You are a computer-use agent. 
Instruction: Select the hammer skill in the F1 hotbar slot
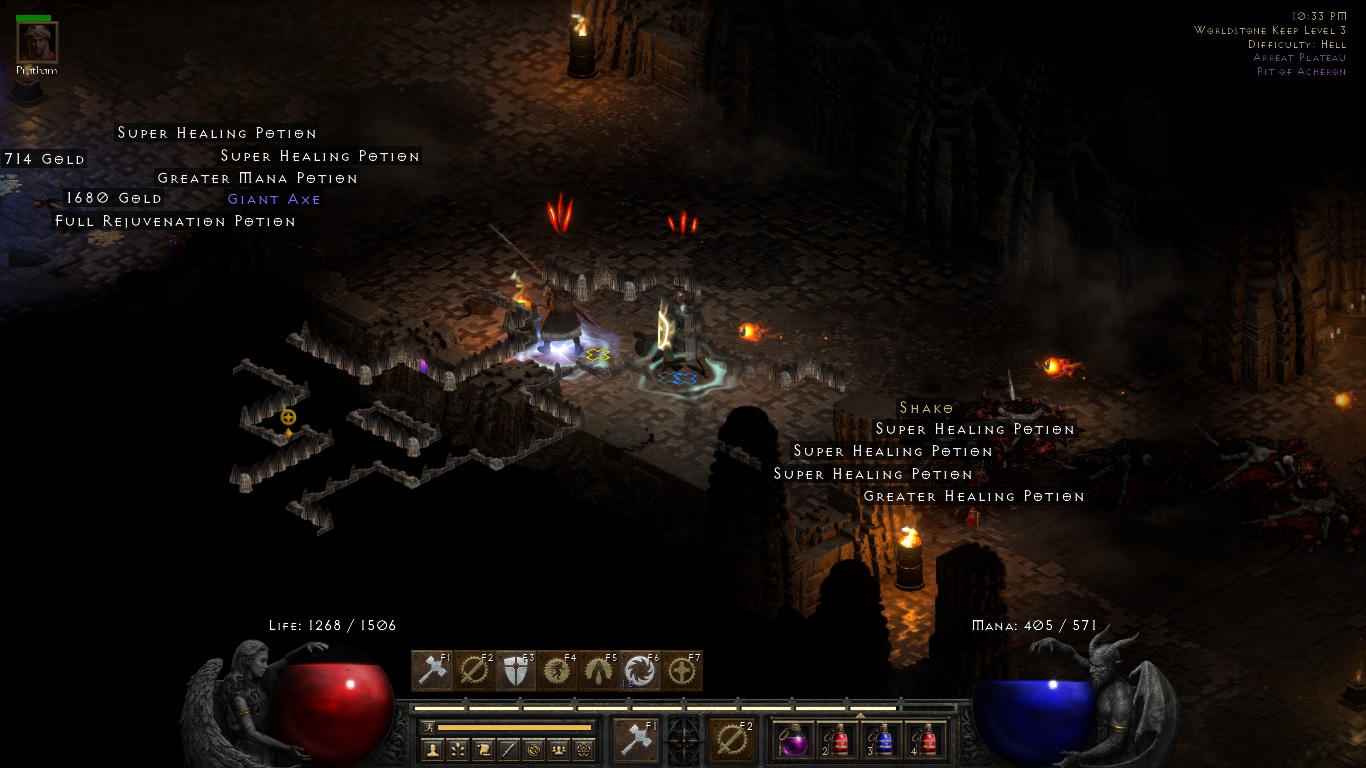pyautogui.click(x=432, y=671)
